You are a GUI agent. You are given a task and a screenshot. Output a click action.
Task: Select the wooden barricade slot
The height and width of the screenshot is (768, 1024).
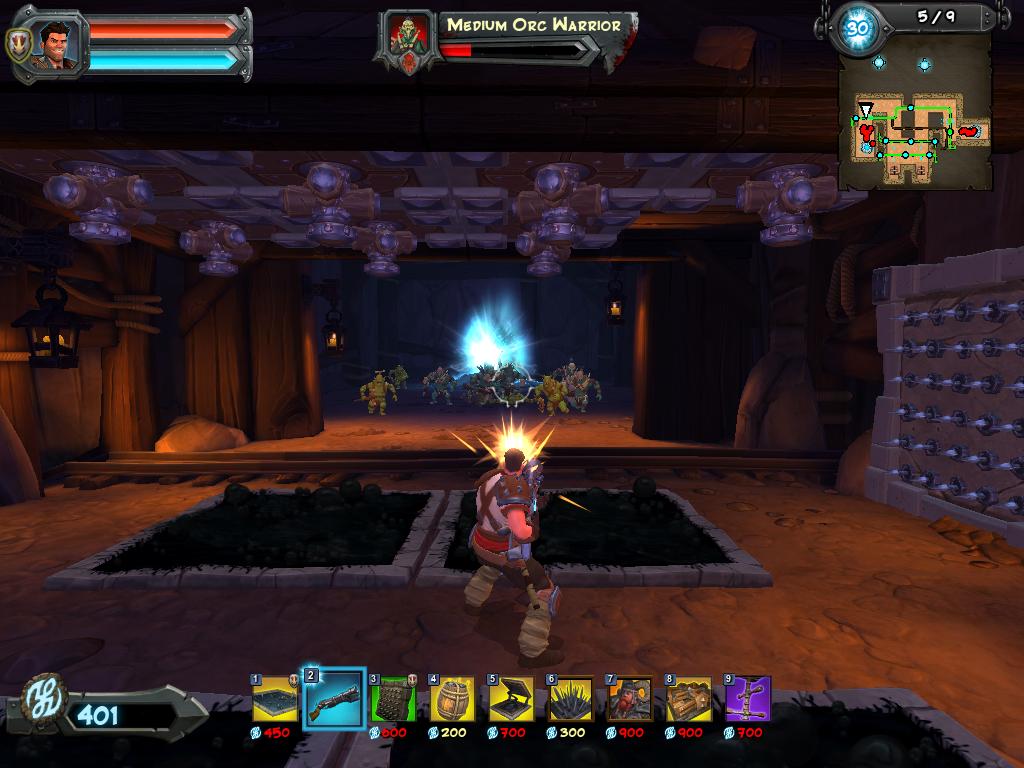[688, 699]
